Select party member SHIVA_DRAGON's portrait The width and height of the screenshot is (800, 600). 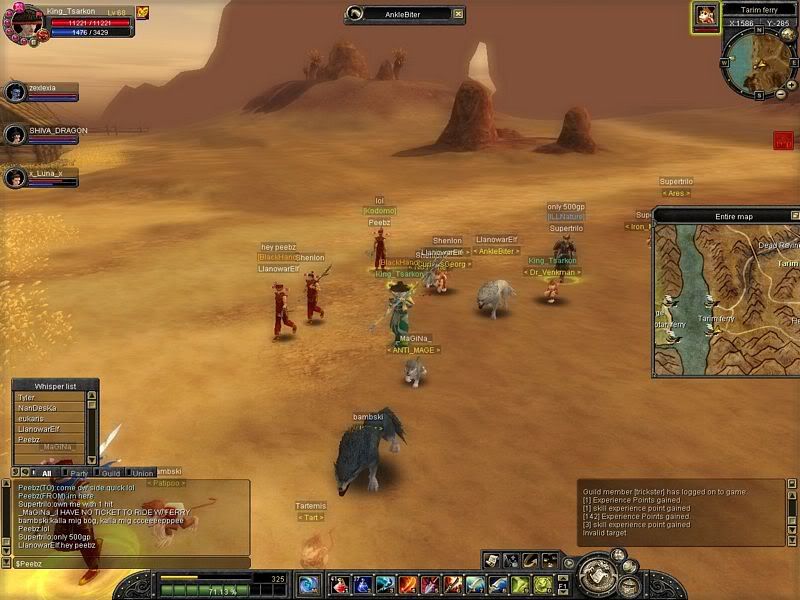[x=14, y=135]
